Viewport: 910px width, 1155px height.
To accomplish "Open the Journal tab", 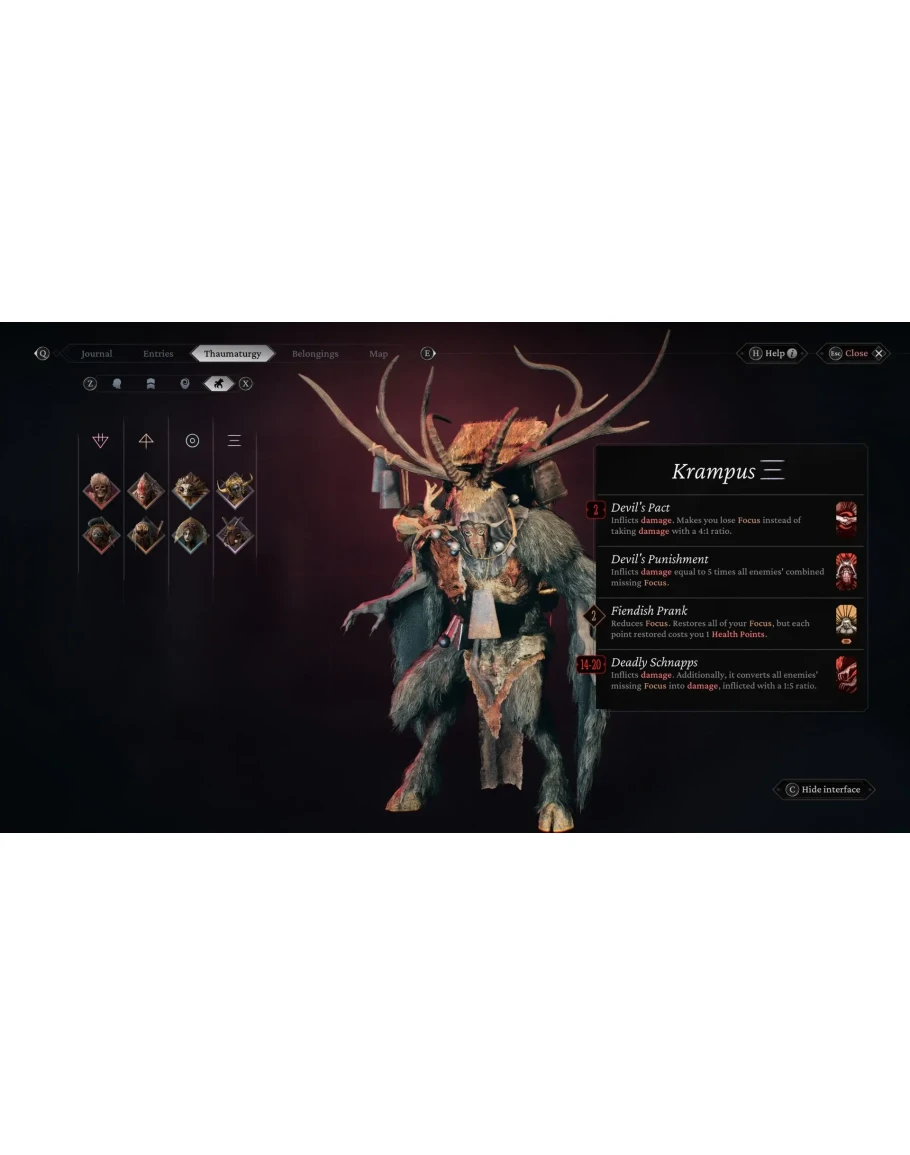I will tap(97, 354).
